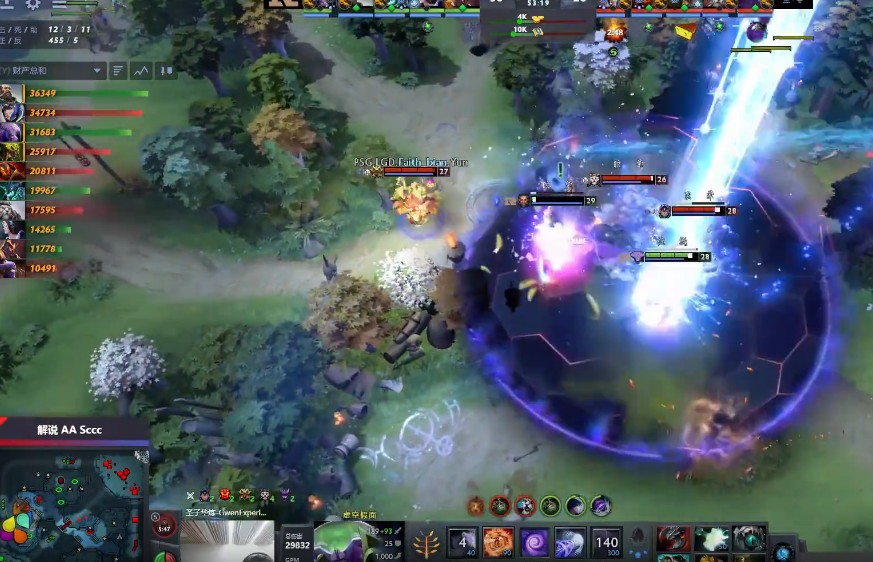Select the hero row showing 19967
Screen dimensions: 873x562
13,191
